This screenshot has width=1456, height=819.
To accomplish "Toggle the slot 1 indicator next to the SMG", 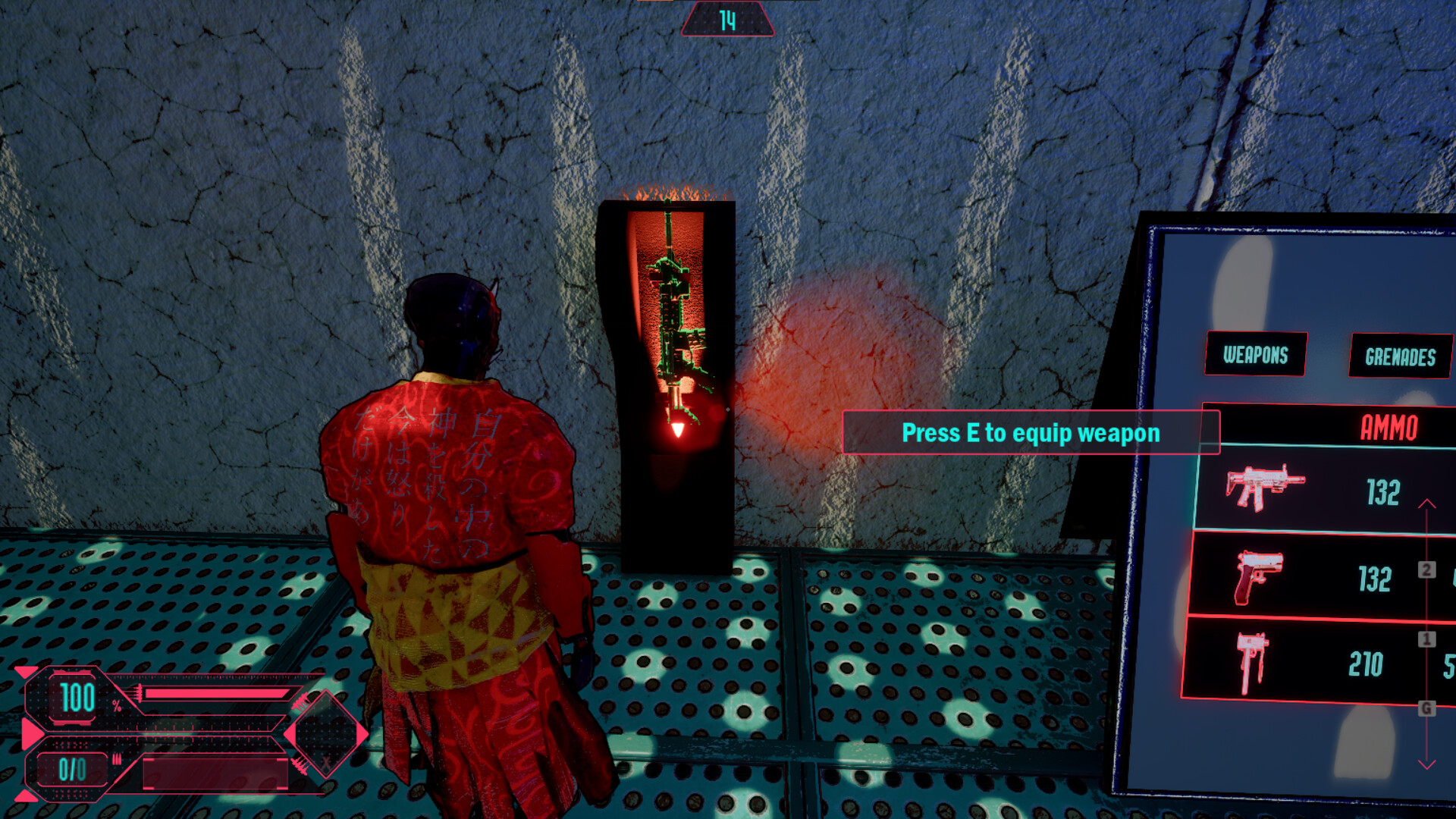I will pyautogui.click(x=1428, y=639).
